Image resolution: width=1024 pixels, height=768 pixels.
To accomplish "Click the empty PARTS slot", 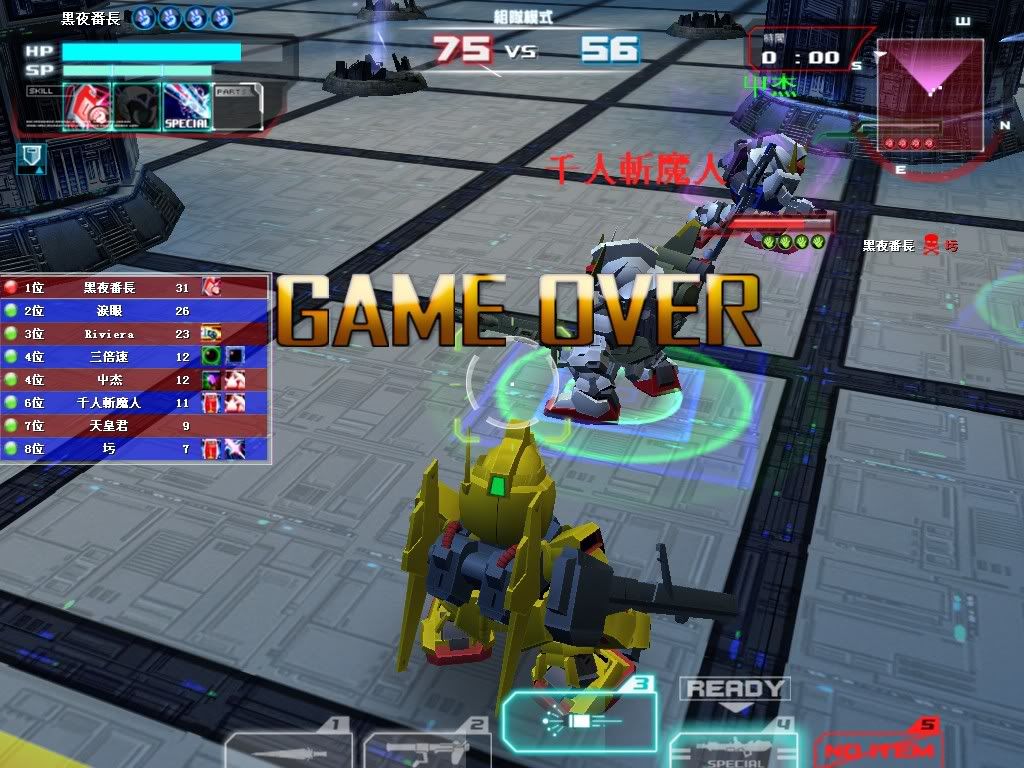I will click(237, 106).
